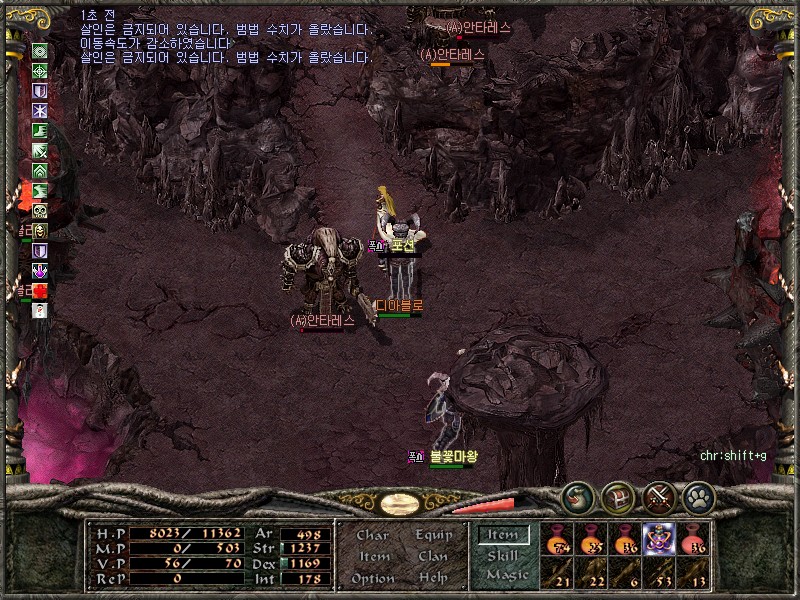800x600 pixels.
Task: Open the Equip menu
Action: click(432, 536)
